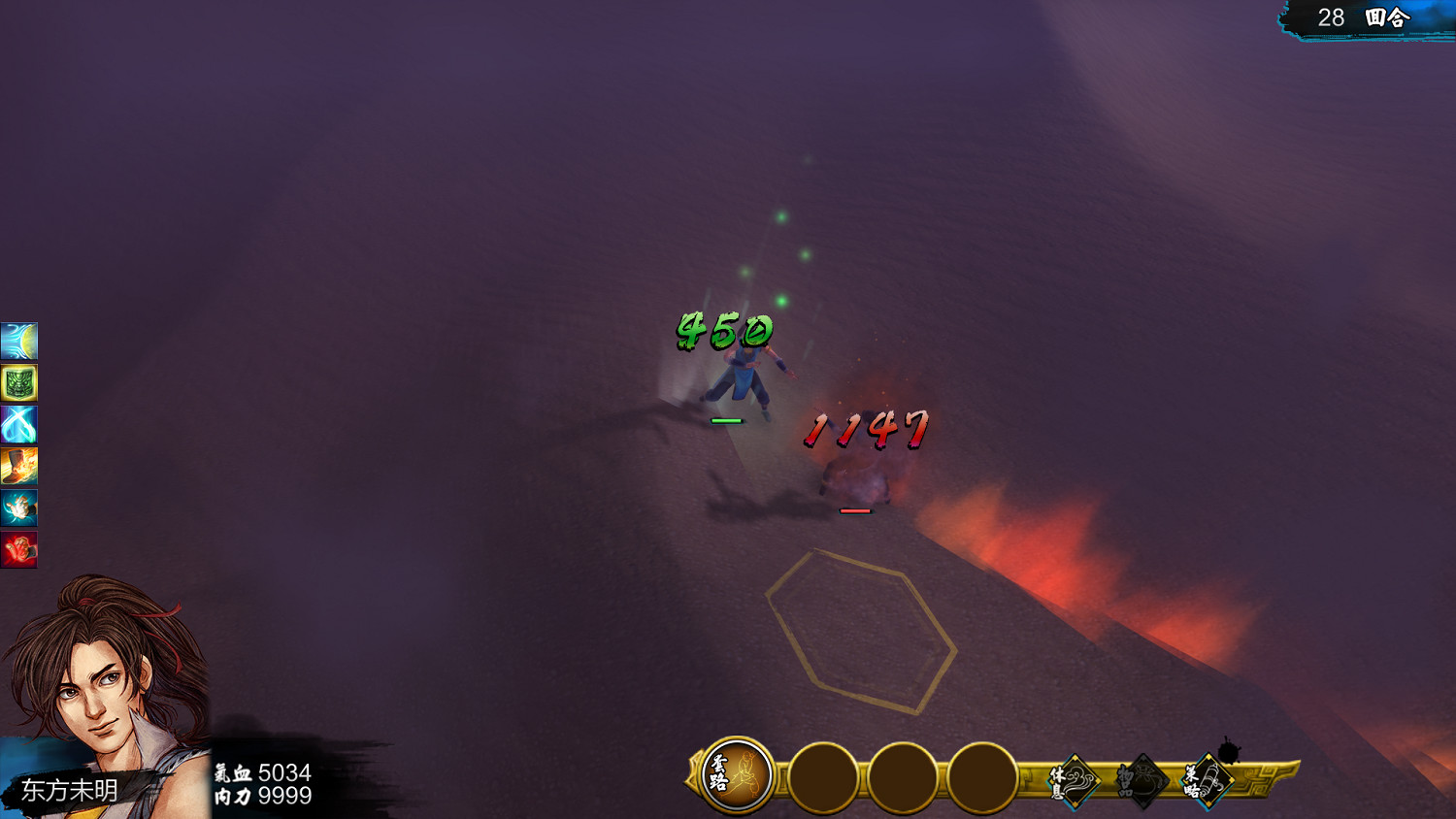Viewport: 1456px width, 819px height.
Task: Select the crossed cyan slashes buff icon
Action: click(x=18, y=425)
